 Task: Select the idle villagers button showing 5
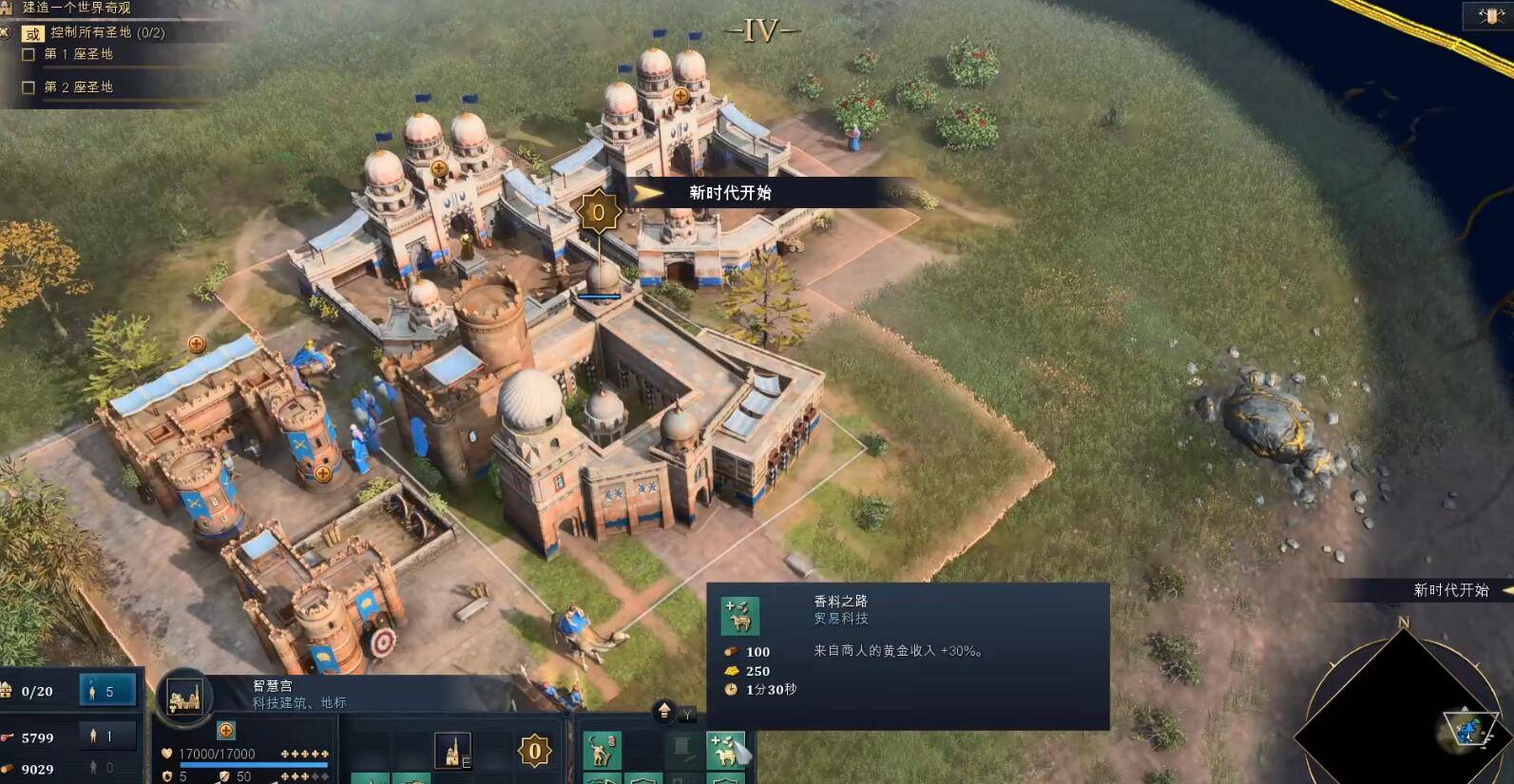pyautogui.click(x=107, y=691)
